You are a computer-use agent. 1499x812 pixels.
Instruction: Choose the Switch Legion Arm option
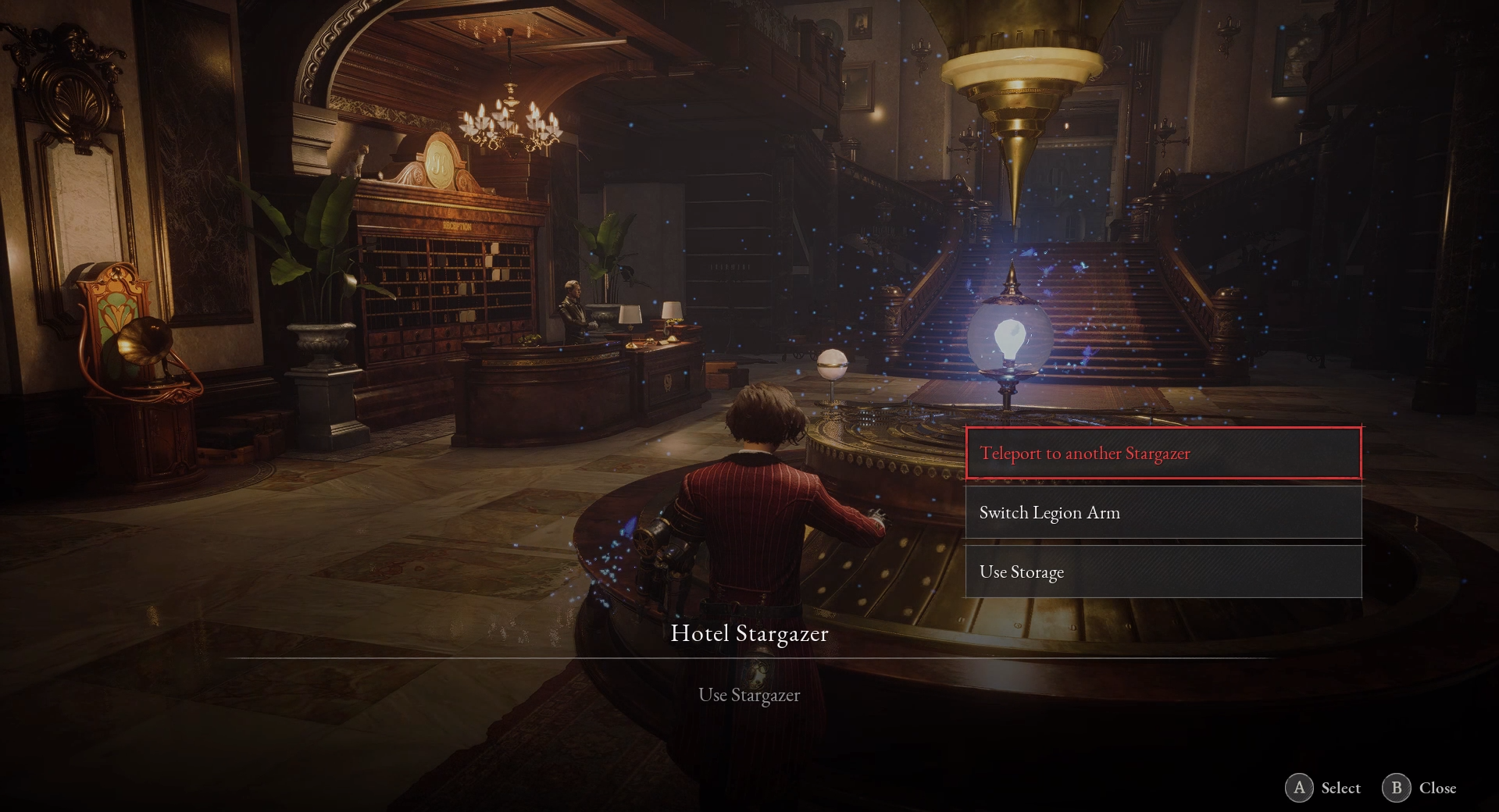pyautogui.click(x=1163, y=512)
